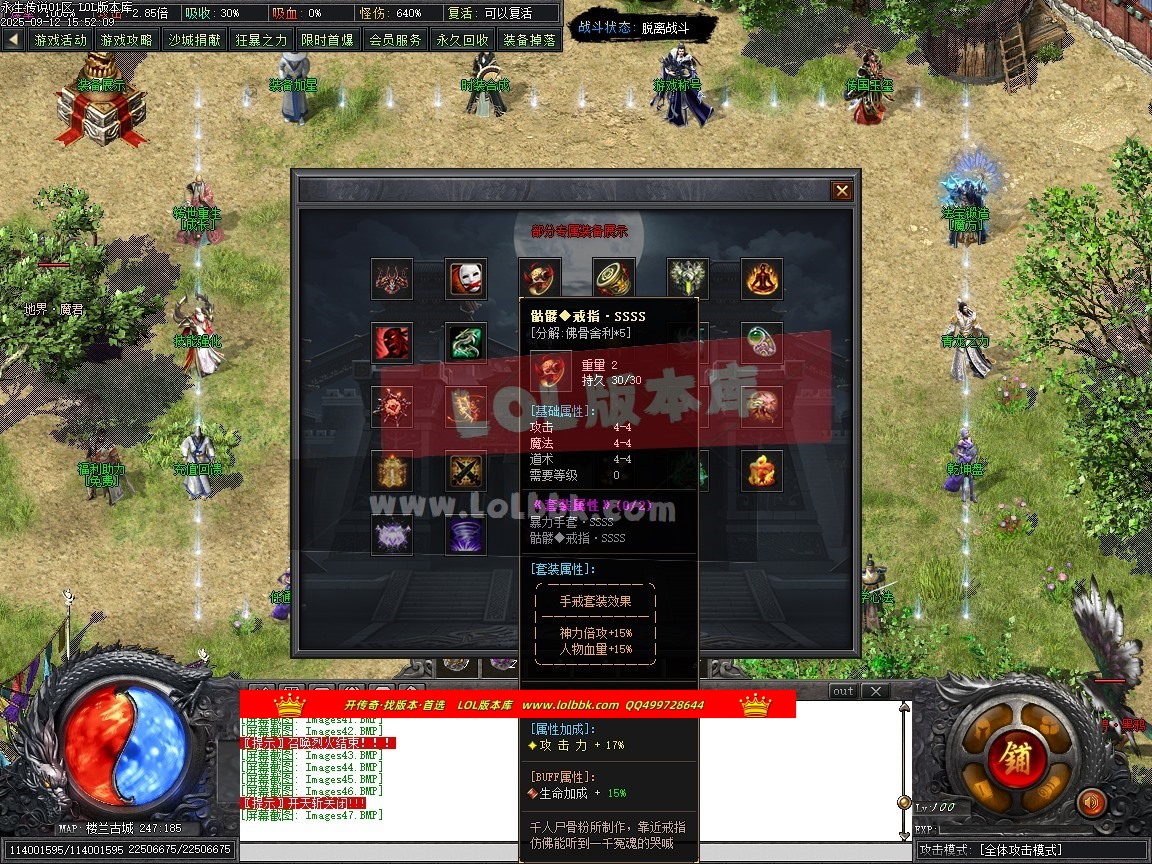The height and width of the screenshot is (864, 1152).
Task: Click the 限时首爆 button
Action: point(328,40)
